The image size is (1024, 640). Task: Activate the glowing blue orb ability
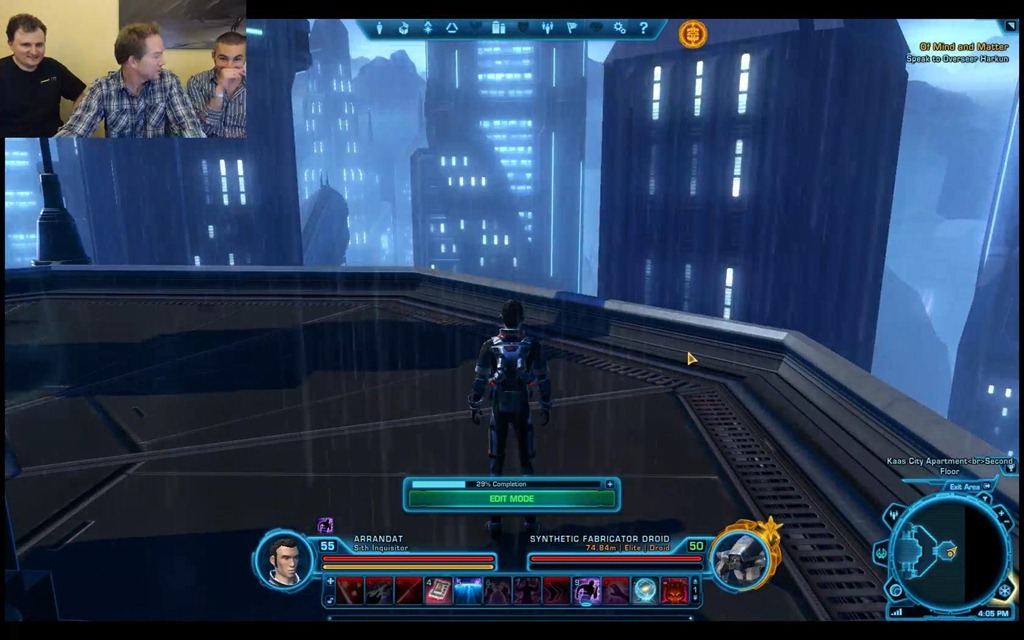coord(646,591)
